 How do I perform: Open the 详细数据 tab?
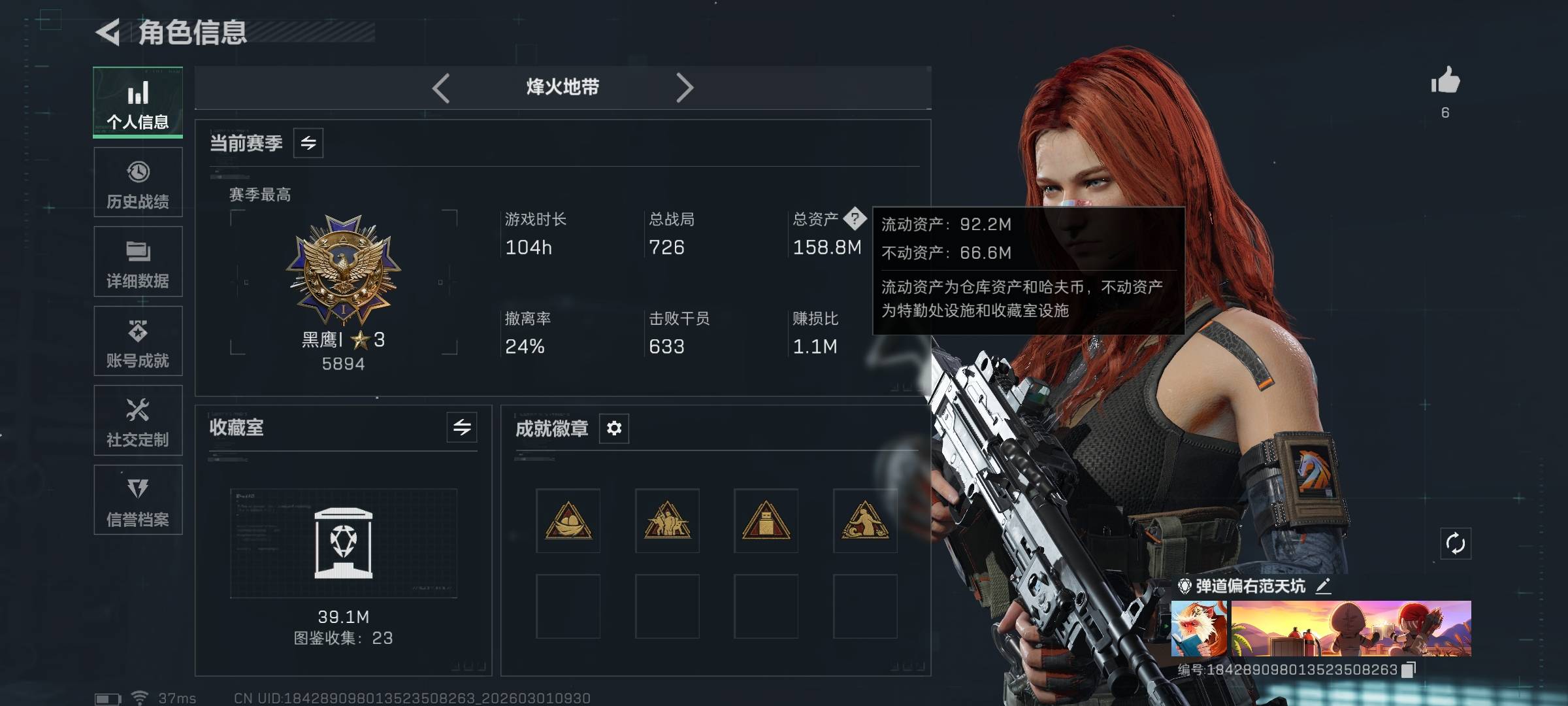[x=138, y=262]
